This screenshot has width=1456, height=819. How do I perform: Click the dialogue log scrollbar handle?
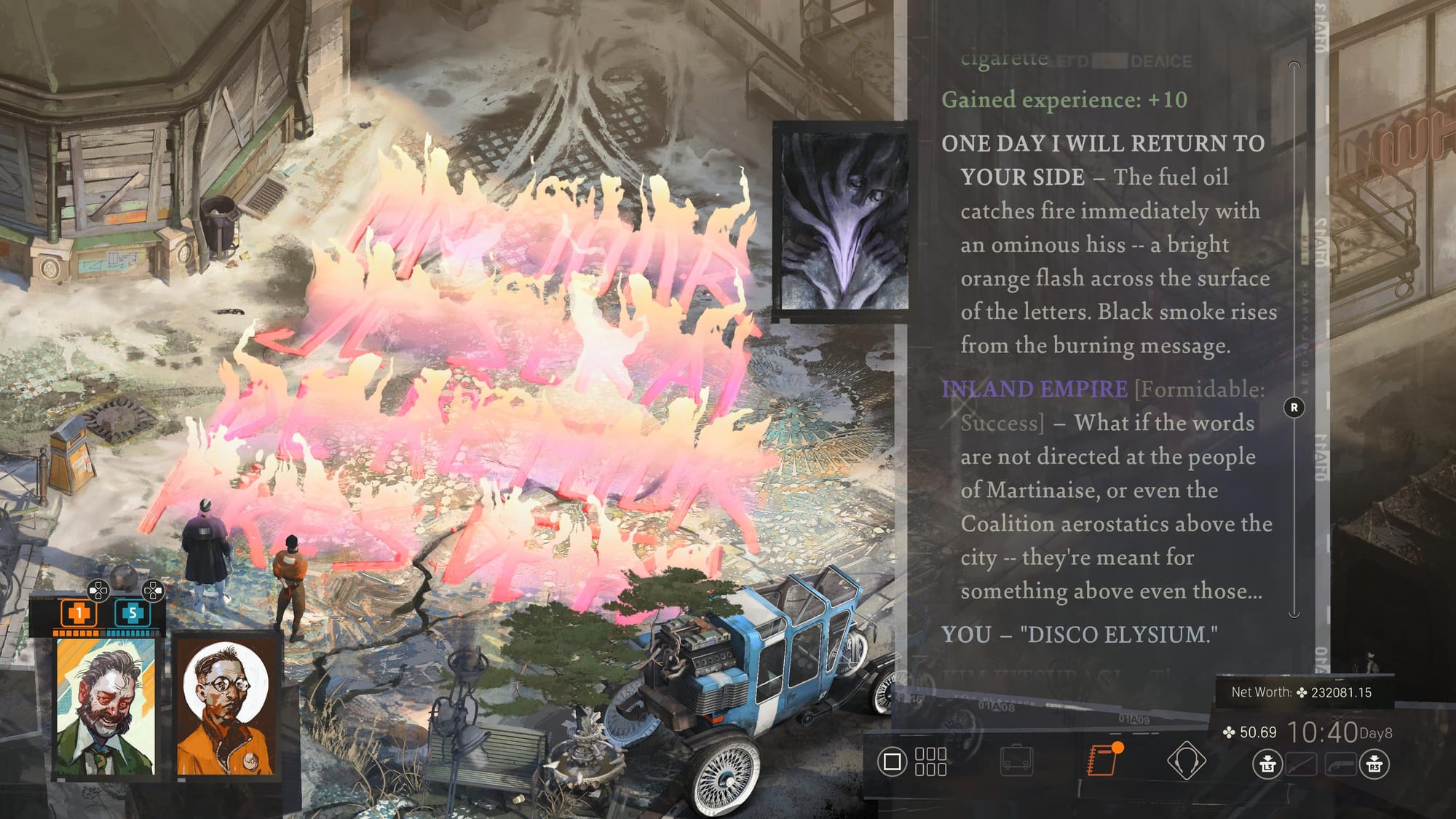[1294, 408]
